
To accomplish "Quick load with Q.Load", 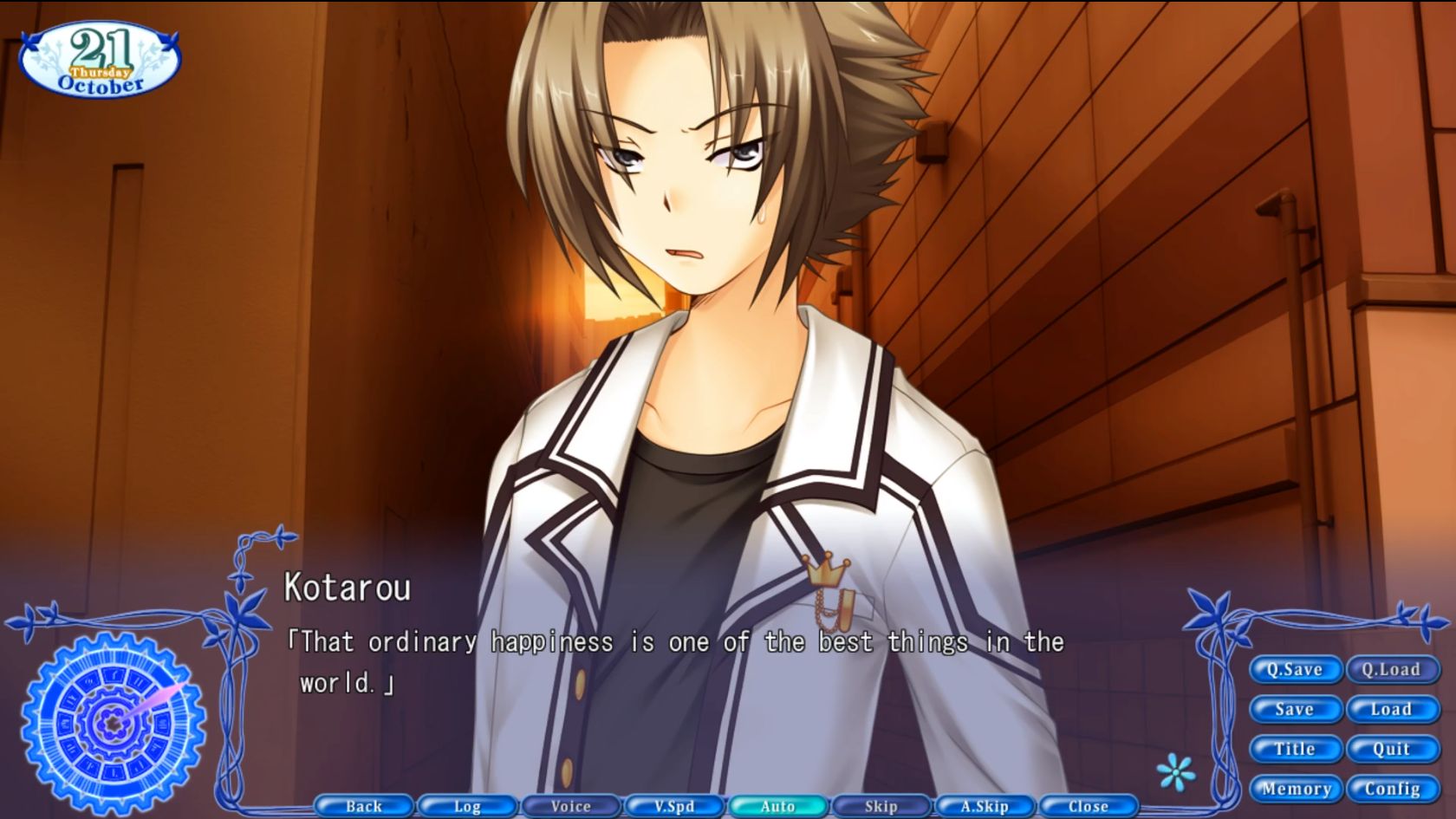I will pos(1393,669).
